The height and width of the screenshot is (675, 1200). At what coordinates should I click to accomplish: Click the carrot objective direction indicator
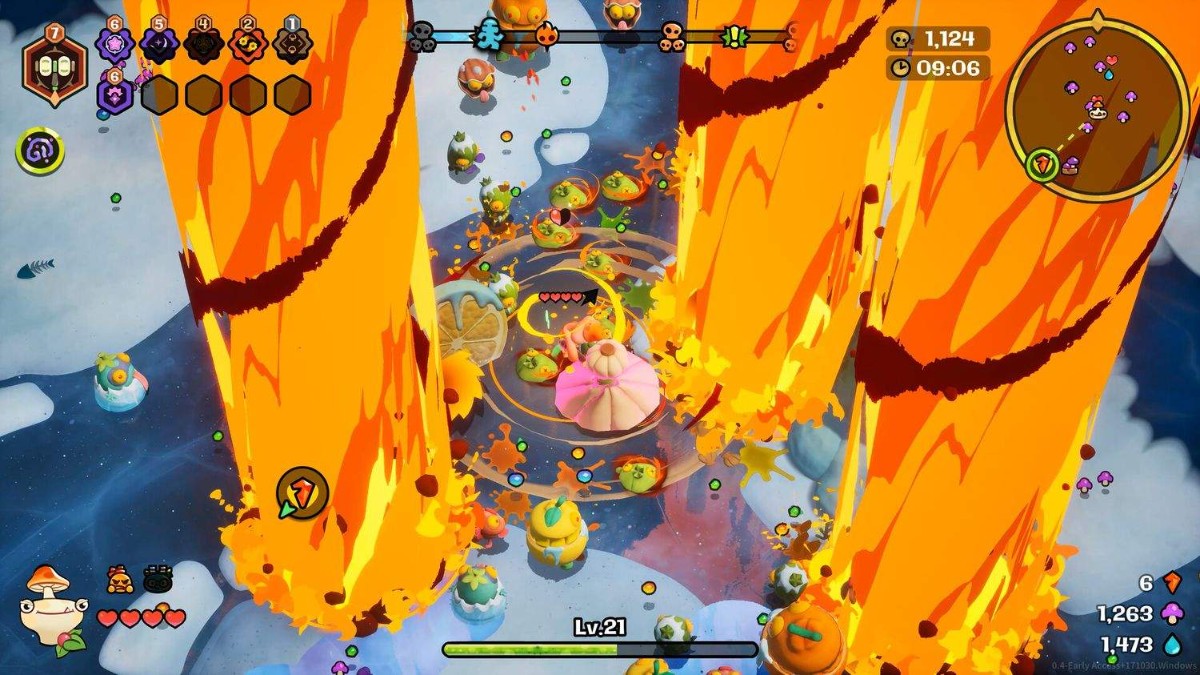point(302,492)
